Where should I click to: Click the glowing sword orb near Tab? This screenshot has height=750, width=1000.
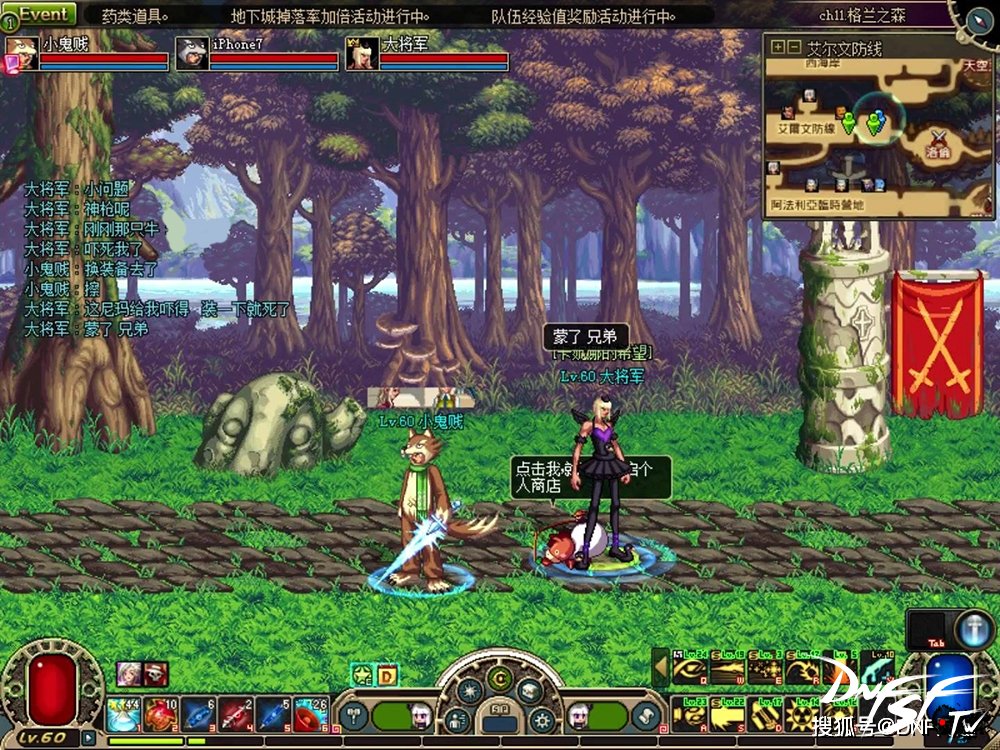972,629
